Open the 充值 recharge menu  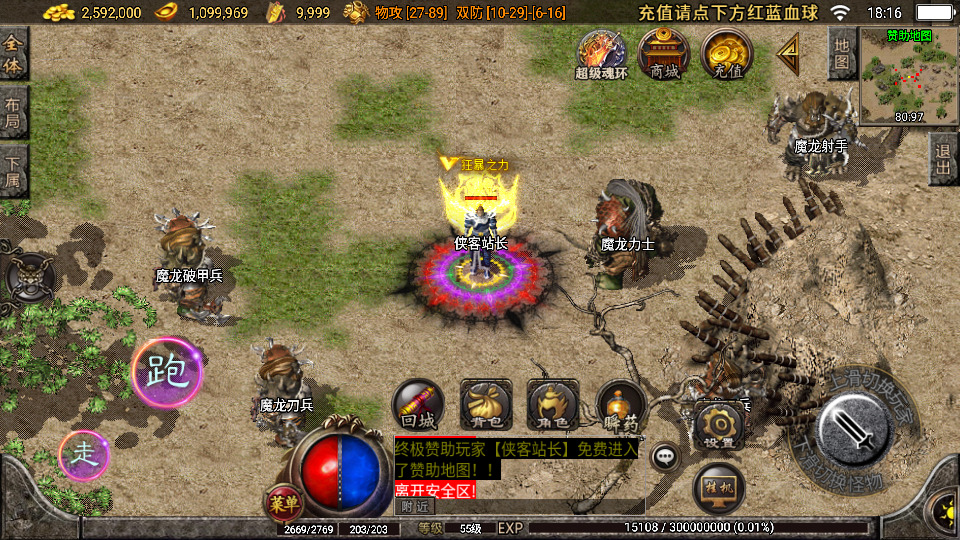click(x=726, y=52)
